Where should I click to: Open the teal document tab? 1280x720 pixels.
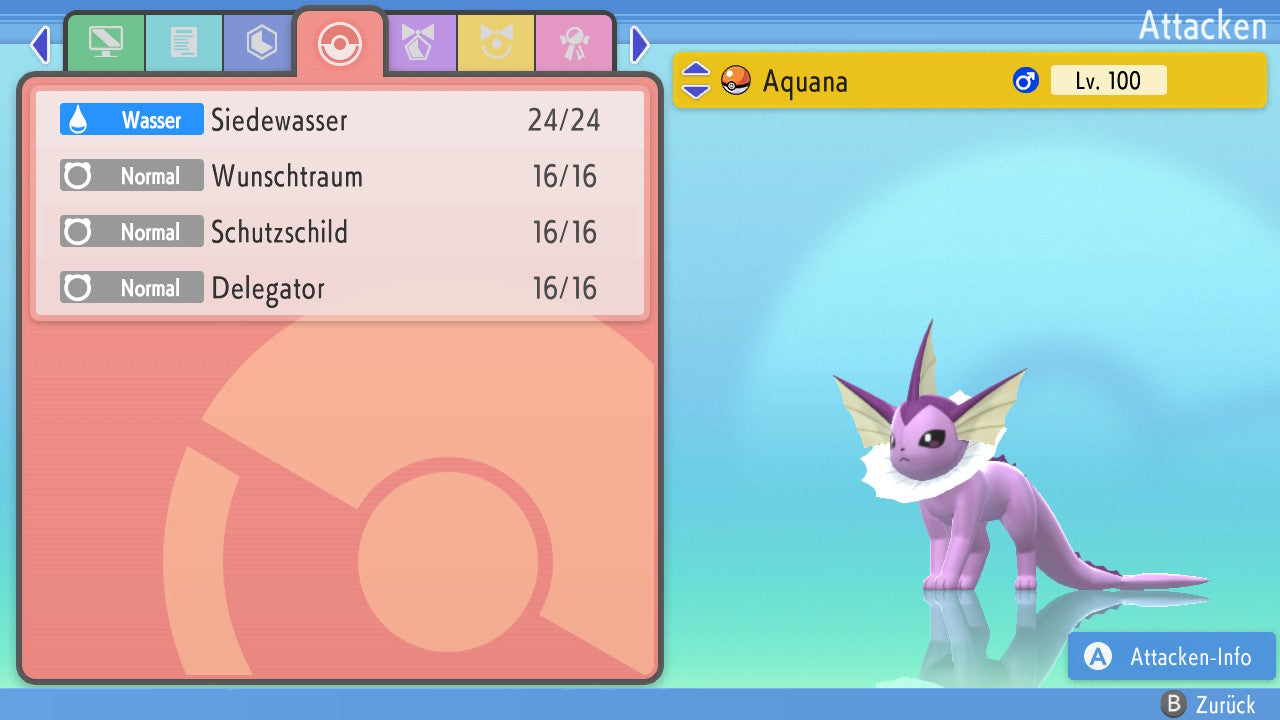(x=184, y=44)
